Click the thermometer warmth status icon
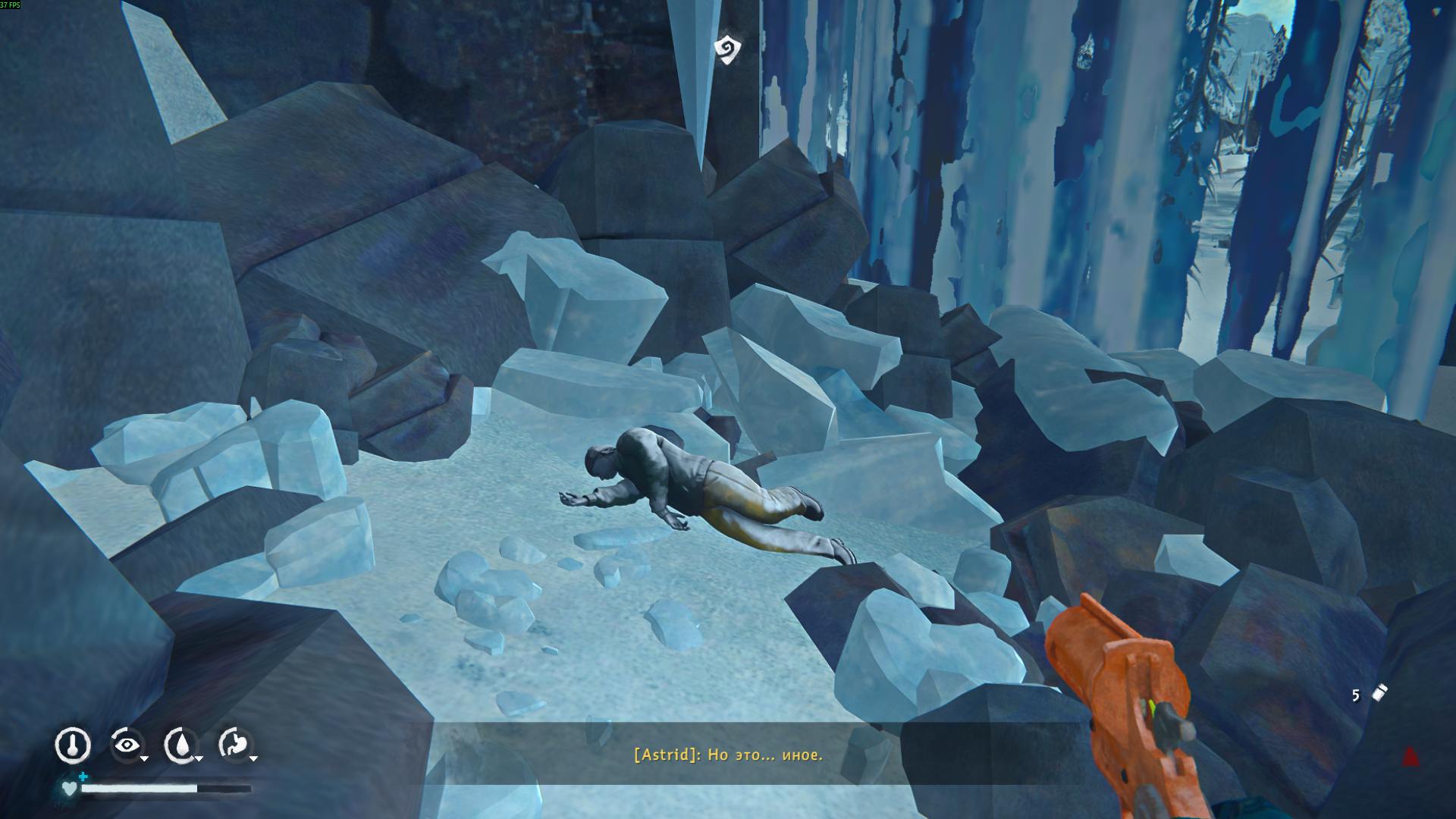The image size is (1456, 819). 73,745
